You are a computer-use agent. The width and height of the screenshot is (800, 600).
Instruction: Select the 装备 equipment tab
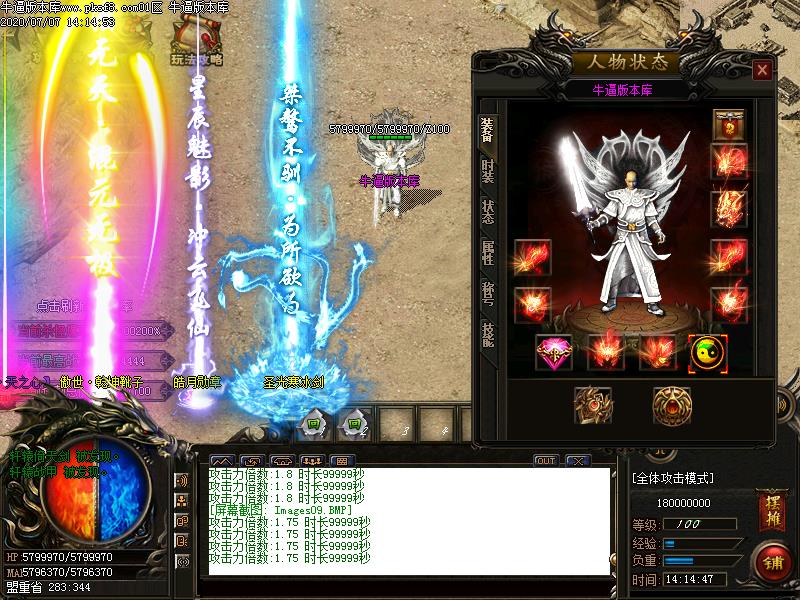488,129
